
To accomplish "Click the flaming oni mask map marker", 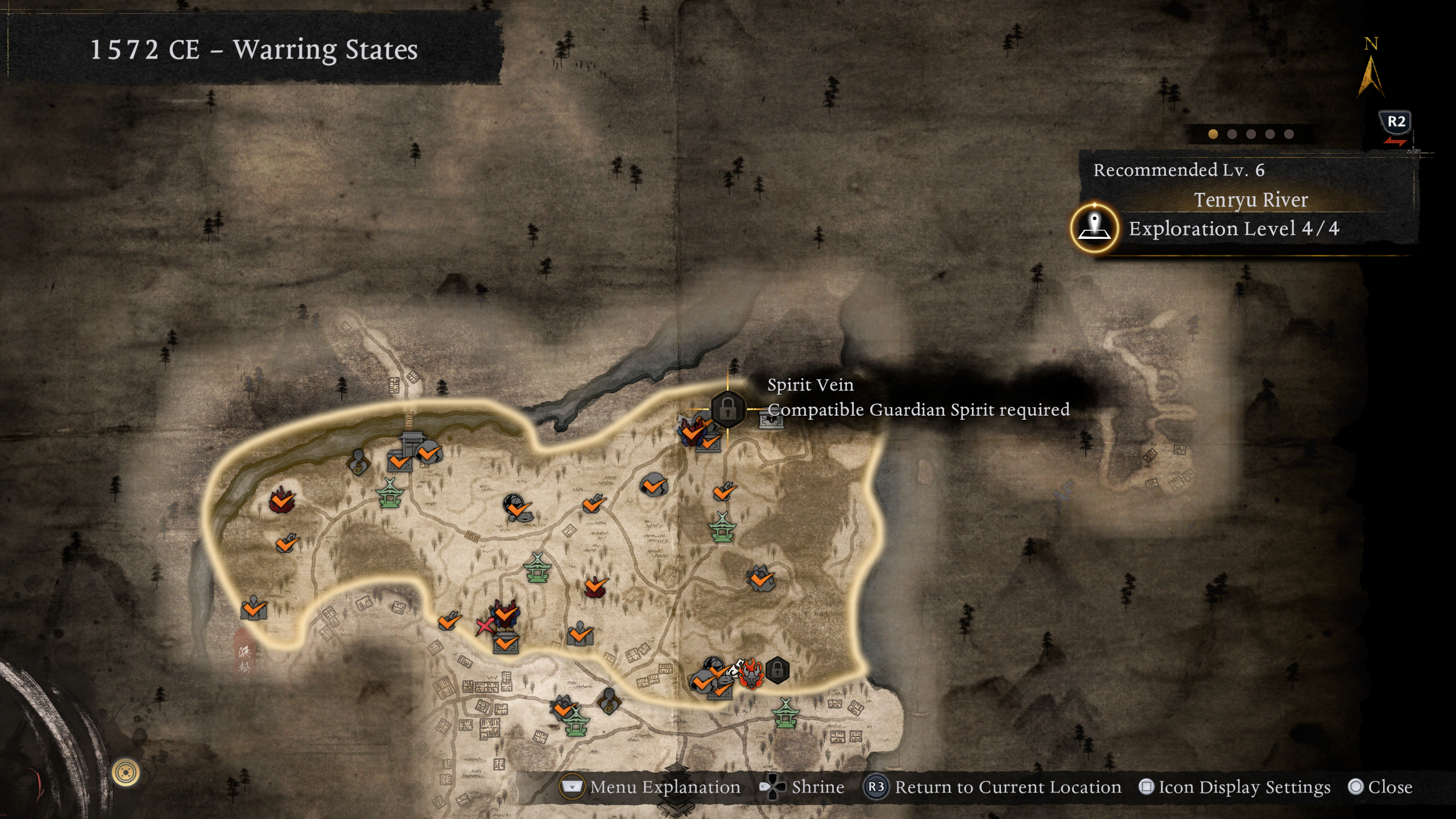I will 751,675.
